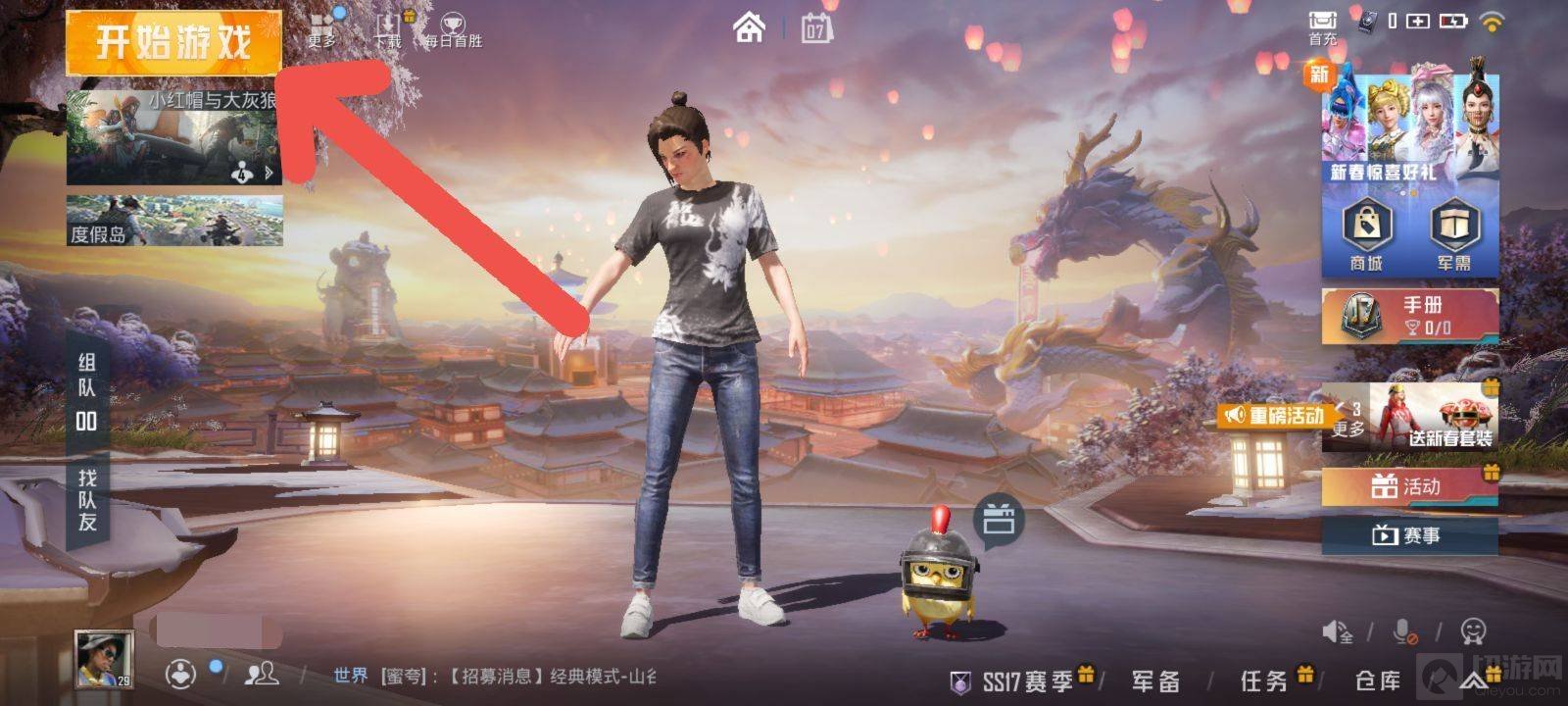Viewport: 1568px width, 706px height.
Task: Open the 小红帽与大灰狼 mode banner
Action: coord(173,137)
